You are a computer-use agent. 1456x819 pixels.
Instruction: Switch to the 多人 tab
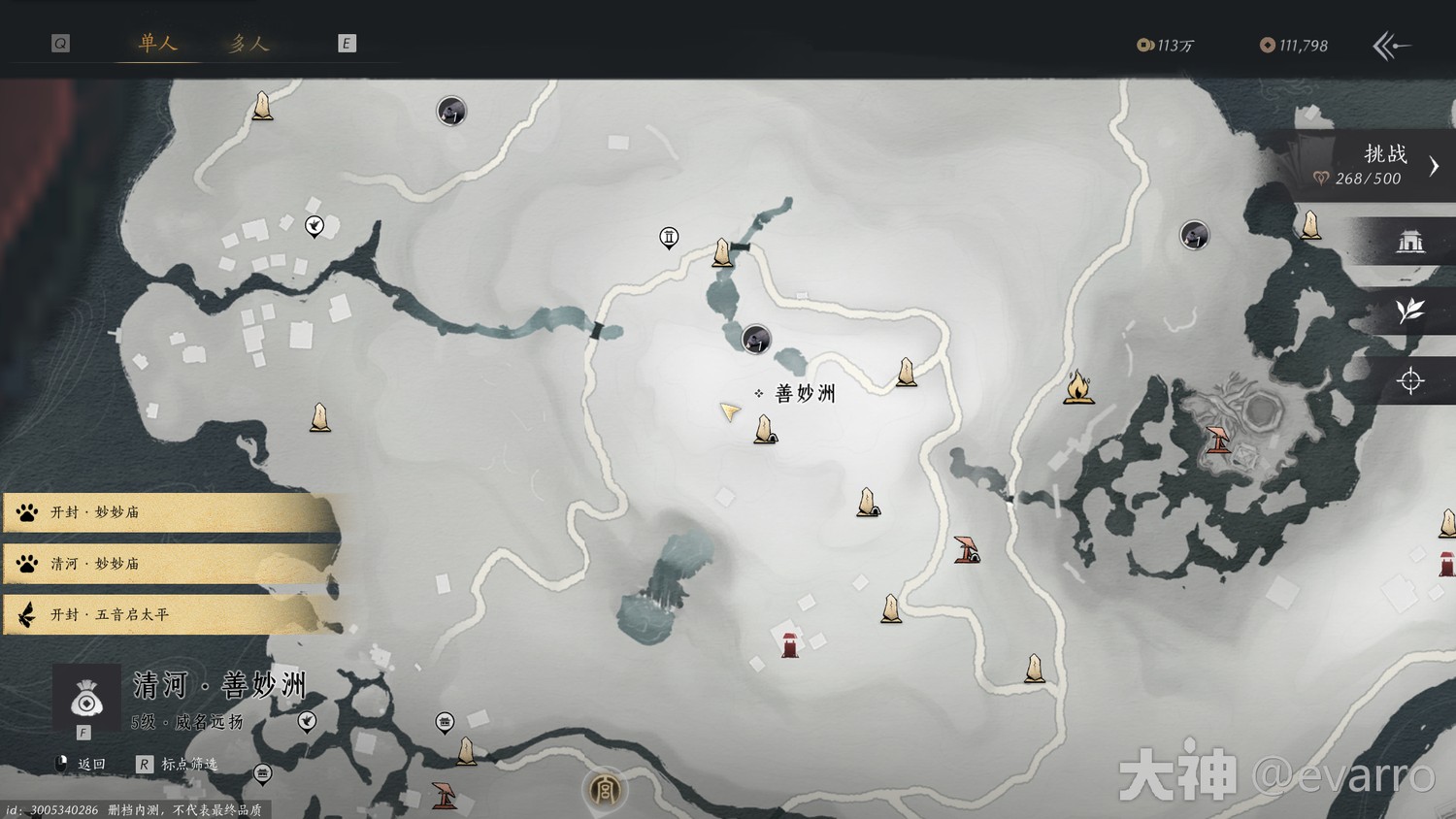[248, 43]
